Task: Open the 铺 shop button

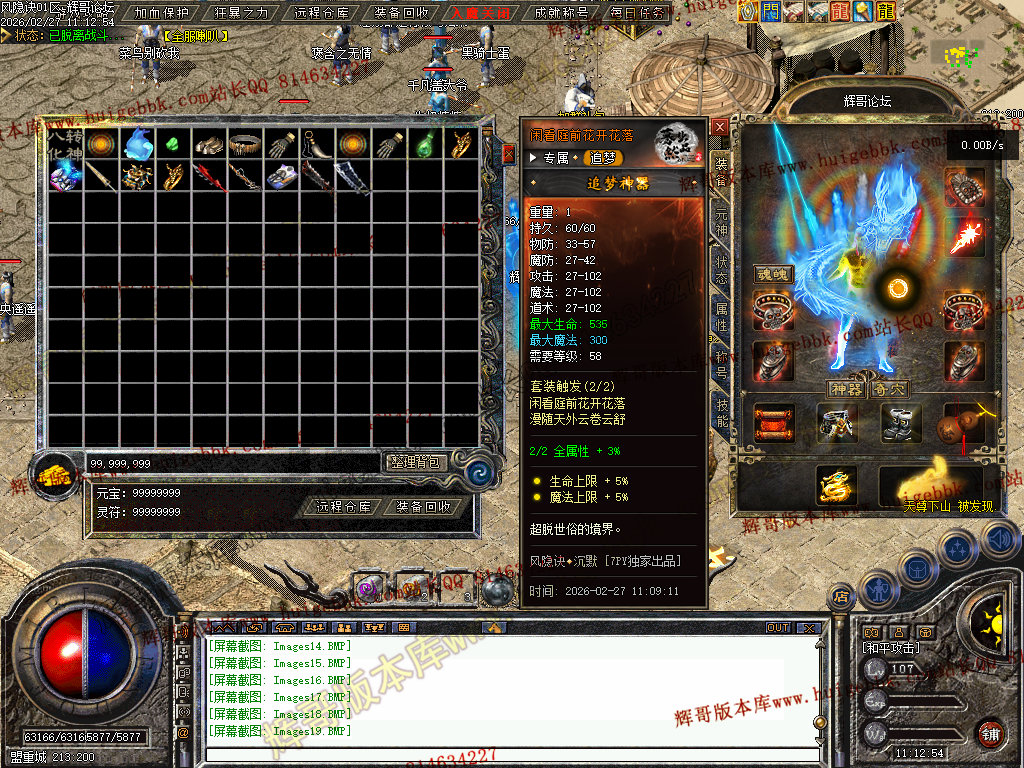Action: pyautogui.click(x=990, y=733)
